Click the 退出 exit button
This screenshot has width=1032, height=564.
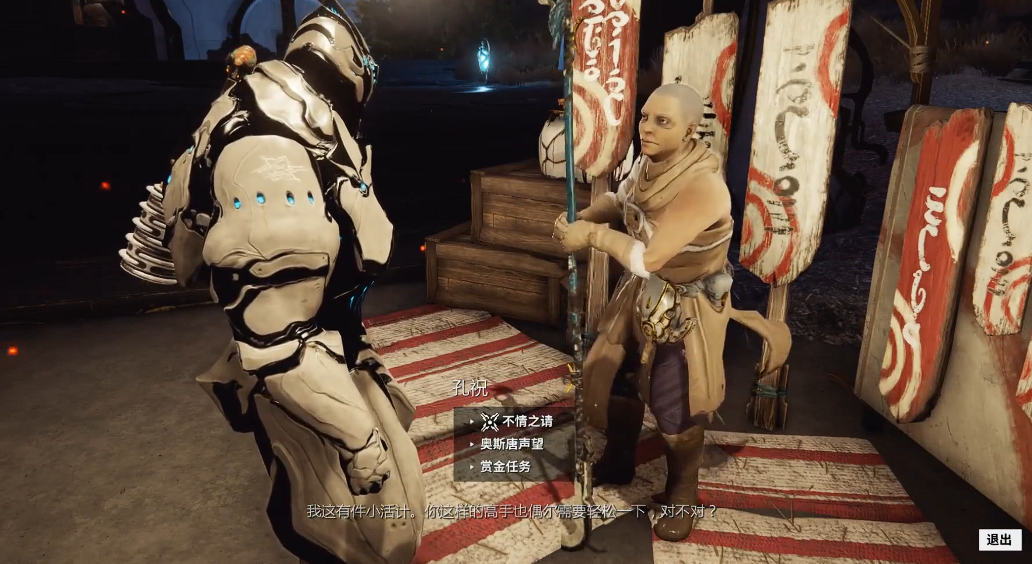click(999, 540)
